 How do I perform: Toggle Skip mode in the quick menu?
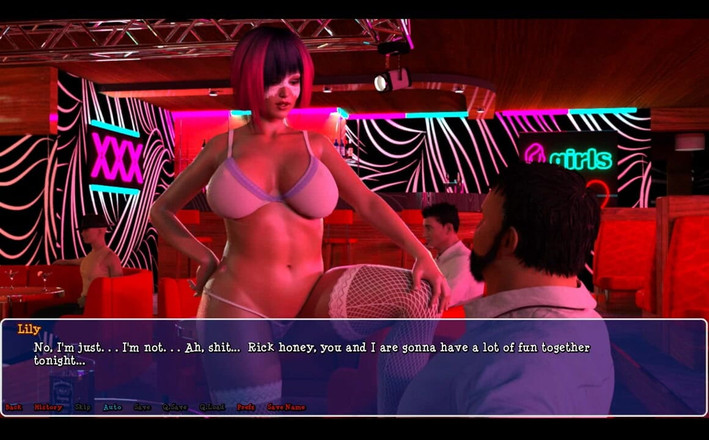[x=82, y=407]
